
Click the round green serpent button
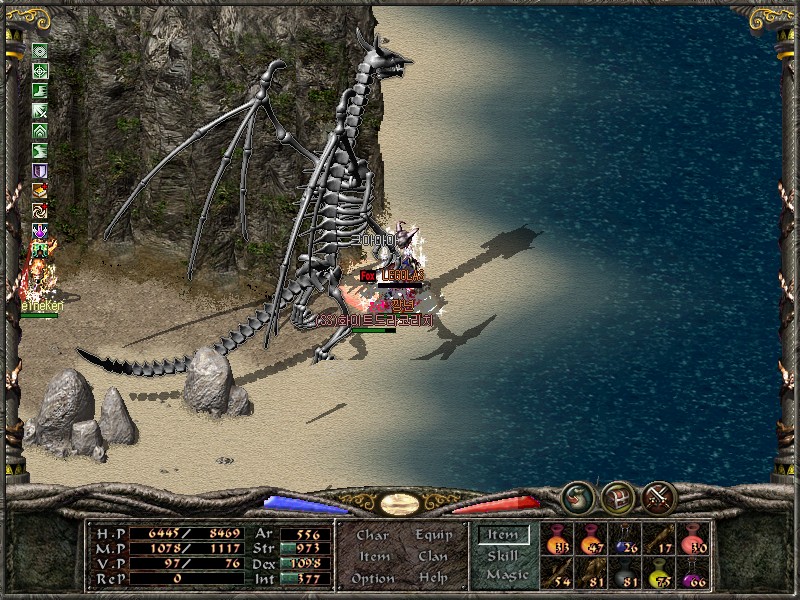(577, 498)
